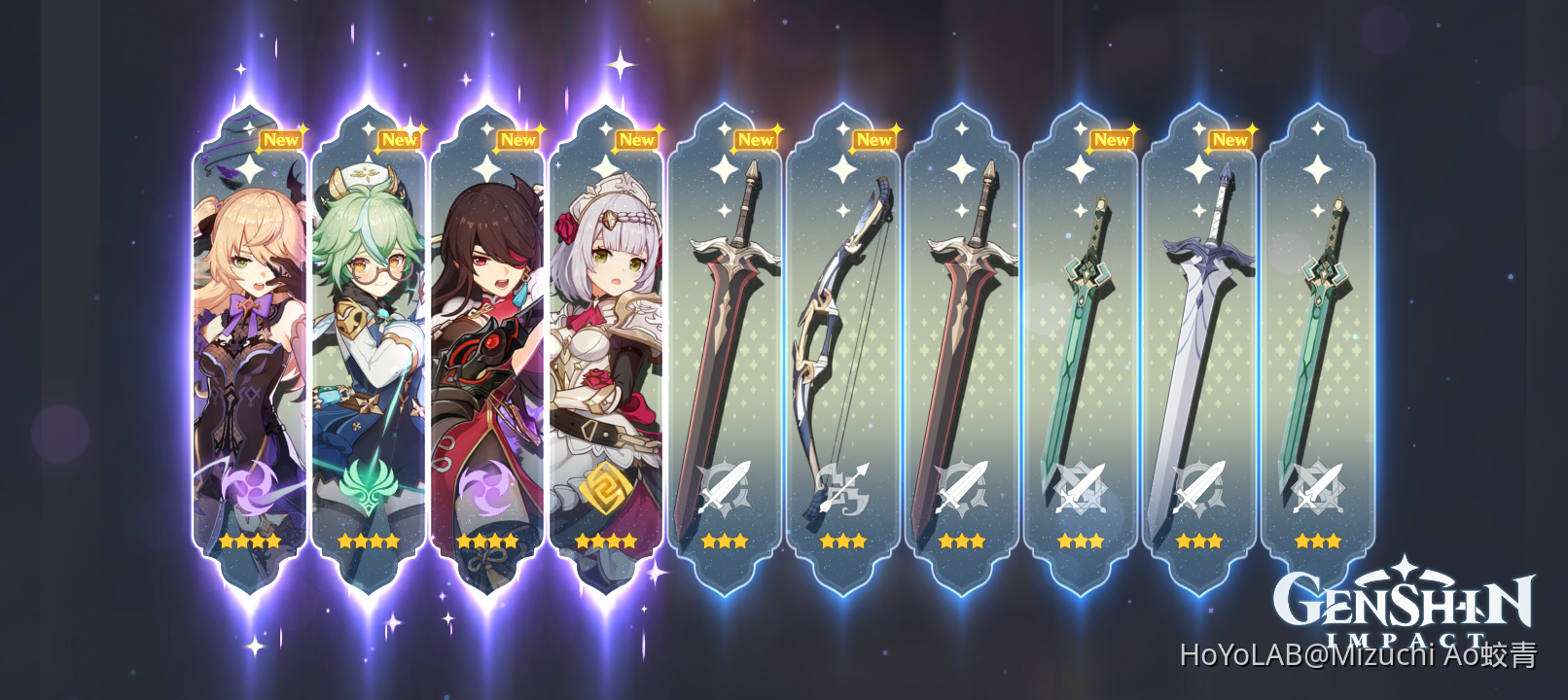
Task: Toggle the New badge on Sucrose's card
Action: 400,140
